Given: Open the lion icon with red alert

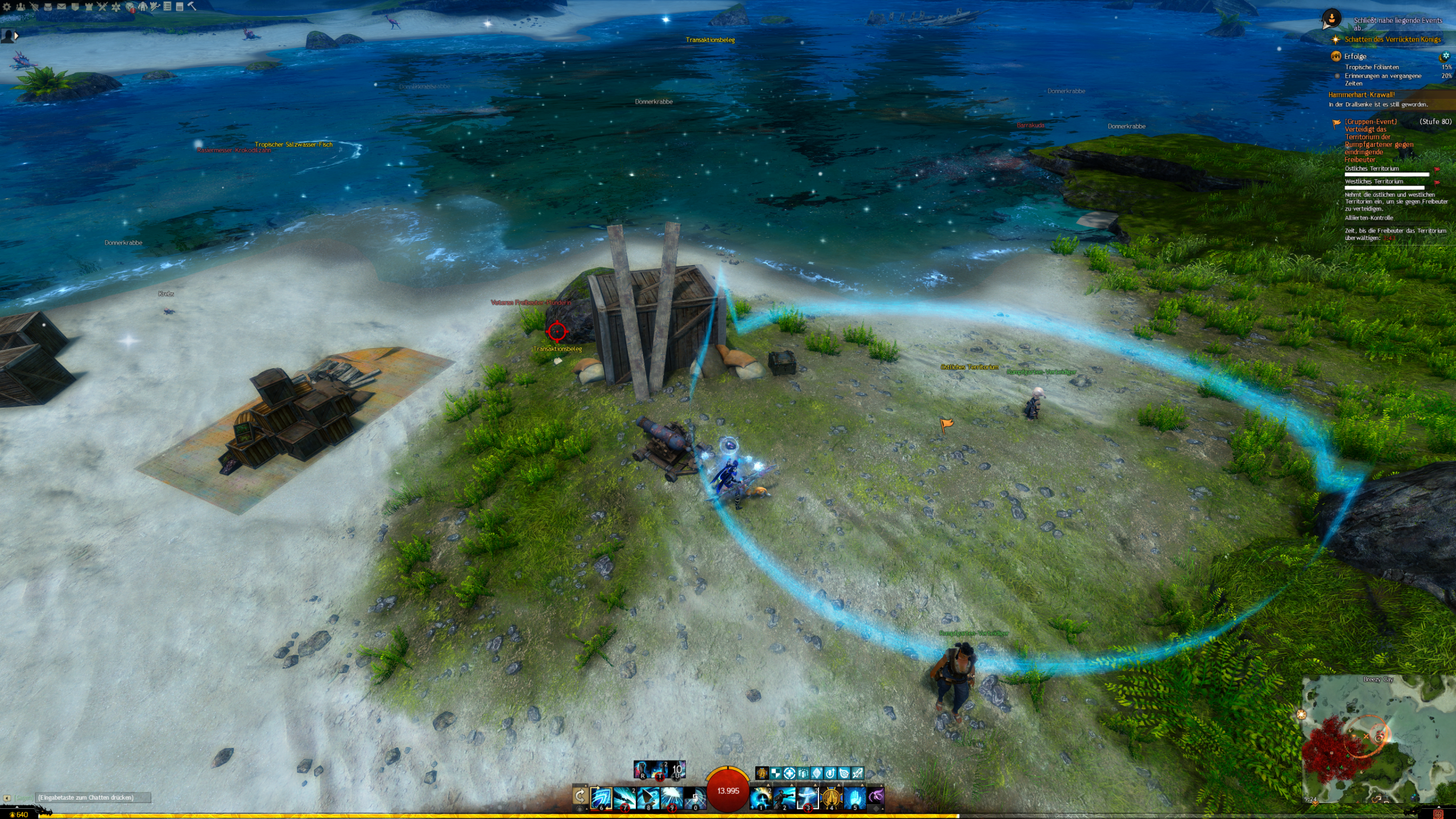Looking at the screenshot, I should (130, 7).
